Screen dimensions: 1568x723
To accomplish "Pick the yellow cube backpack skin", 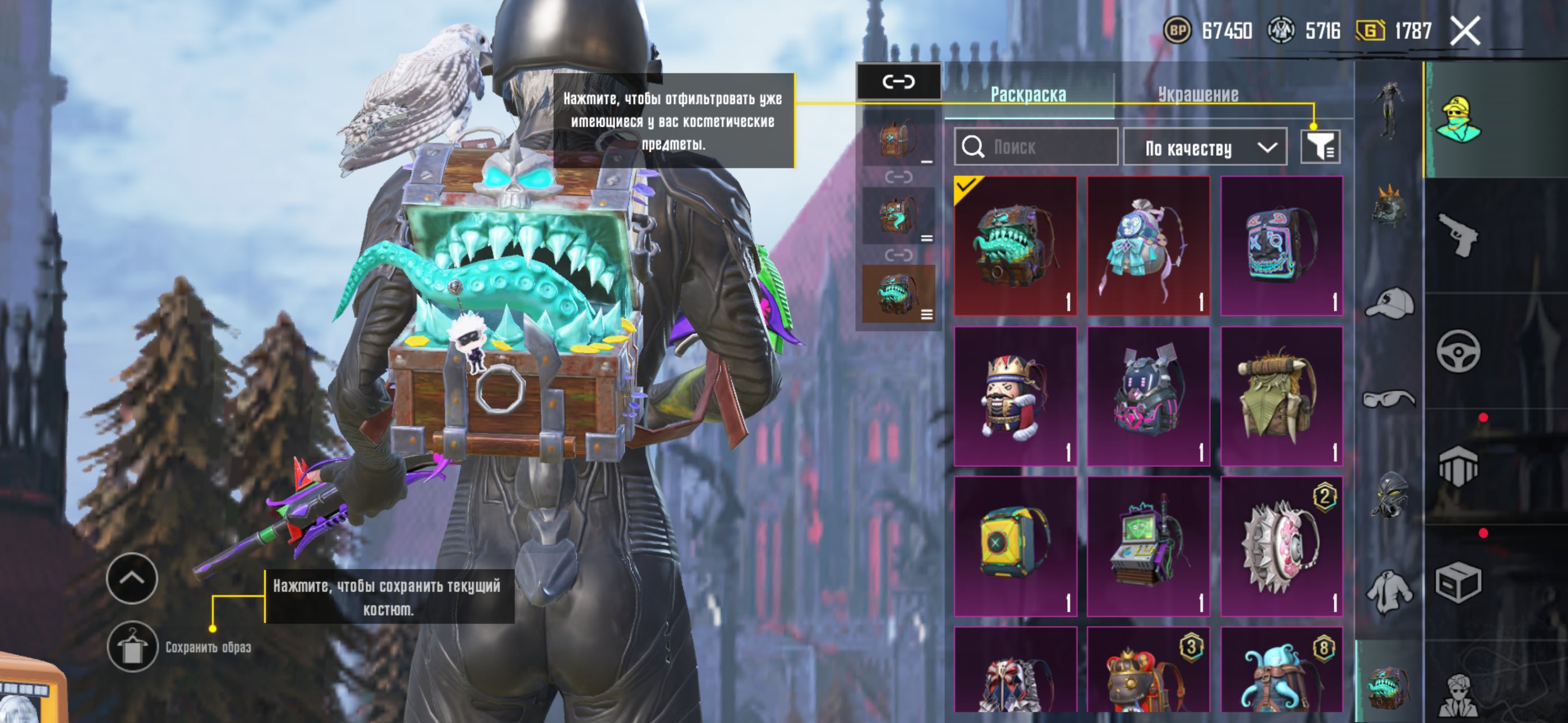I will pyautogui.click(x=1014, y=546).
